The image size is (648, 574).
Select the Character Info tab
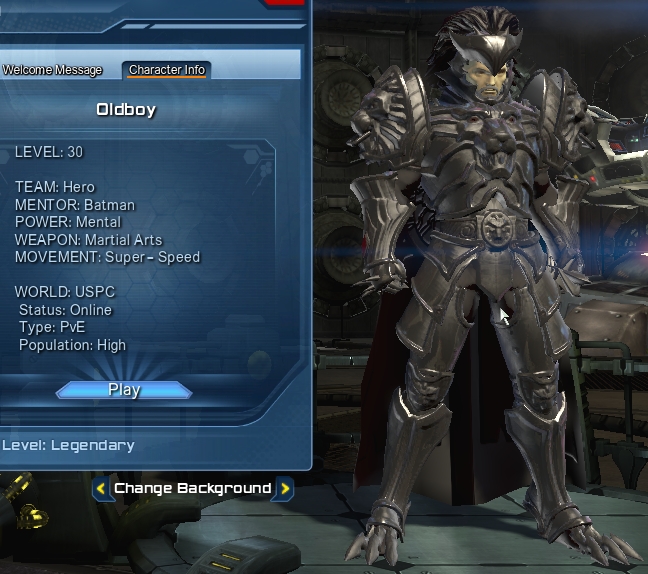click(167, 70)
